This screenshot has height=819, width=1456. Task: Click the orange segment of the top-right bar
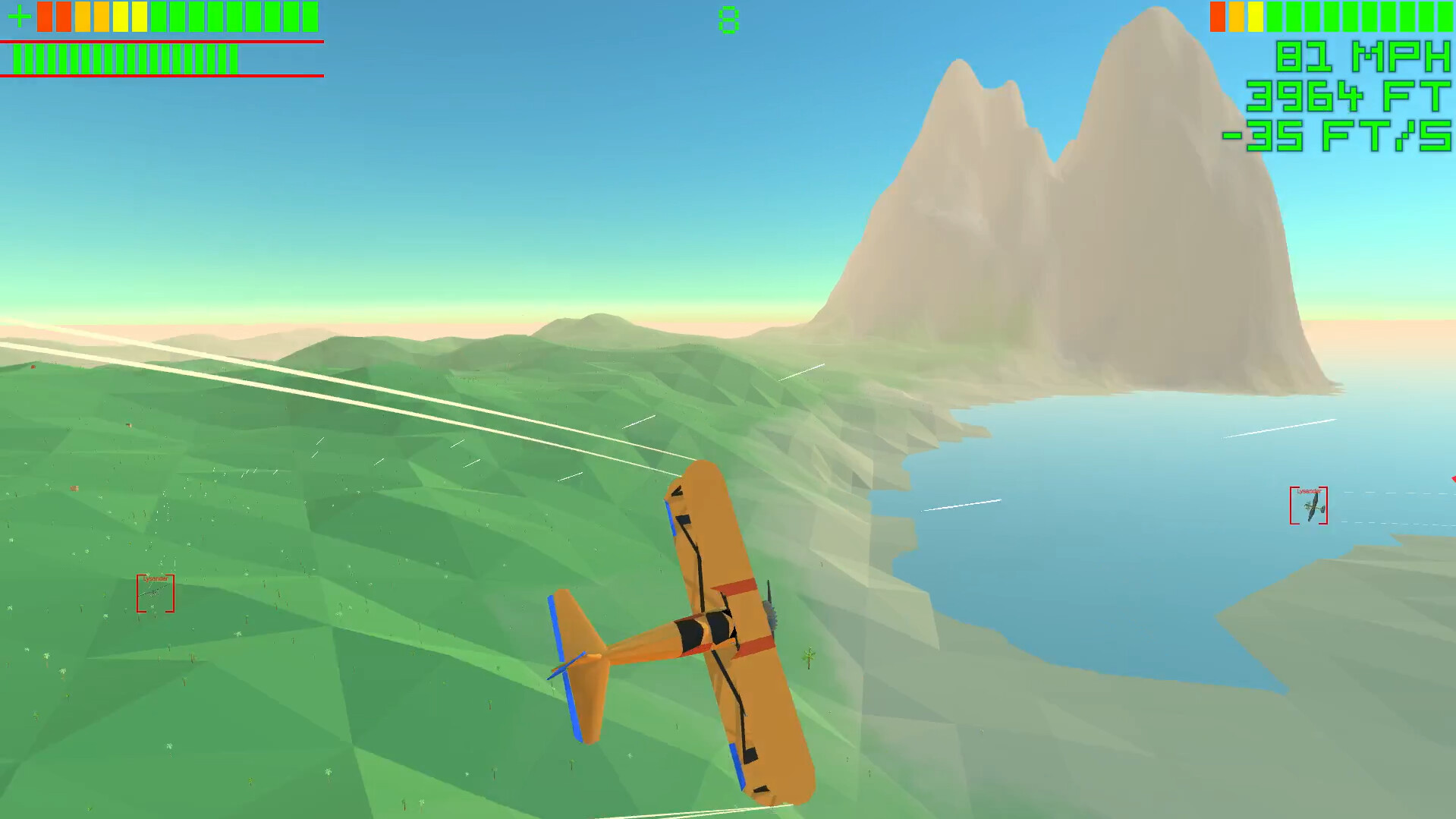1236,17
